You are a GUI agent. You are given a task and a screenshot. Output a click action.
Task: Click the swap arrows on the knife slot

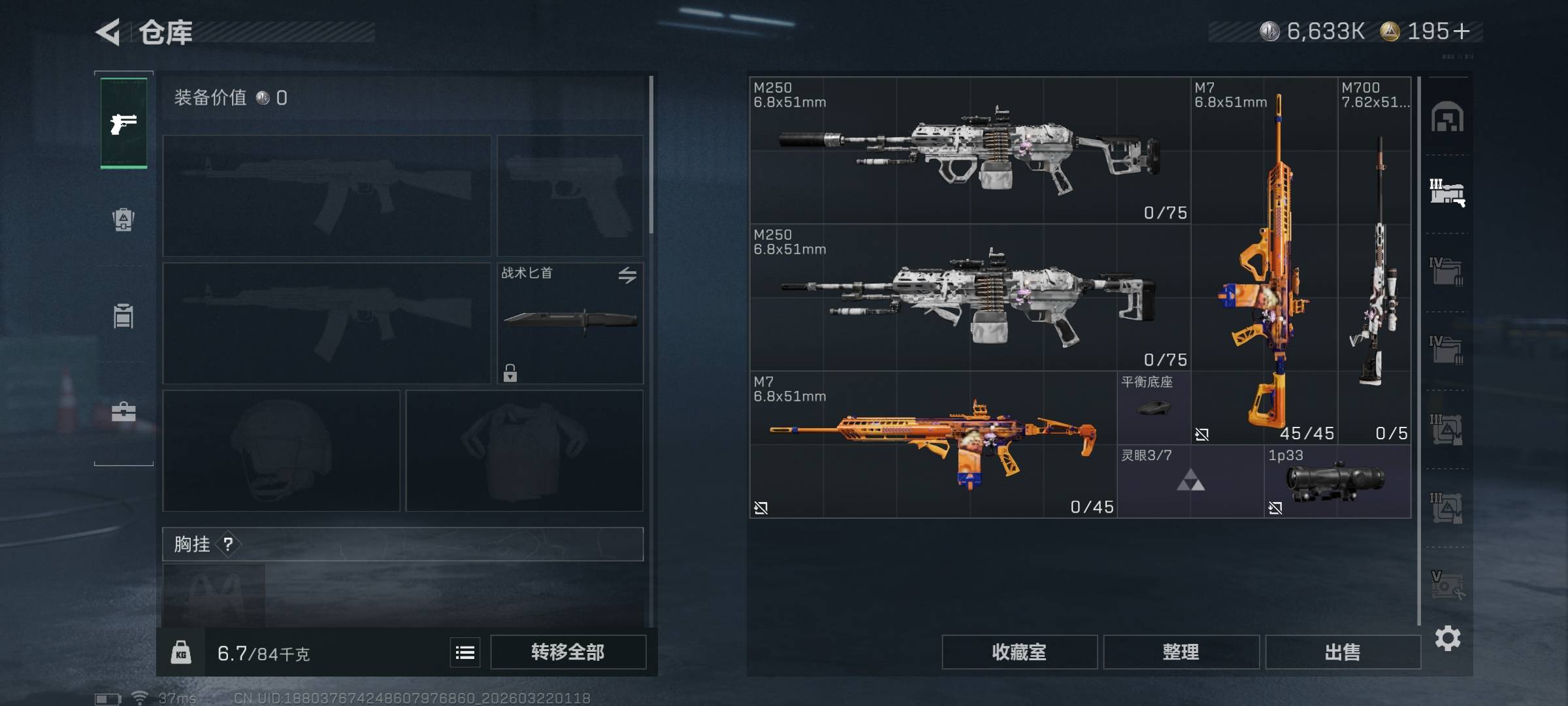627,275
